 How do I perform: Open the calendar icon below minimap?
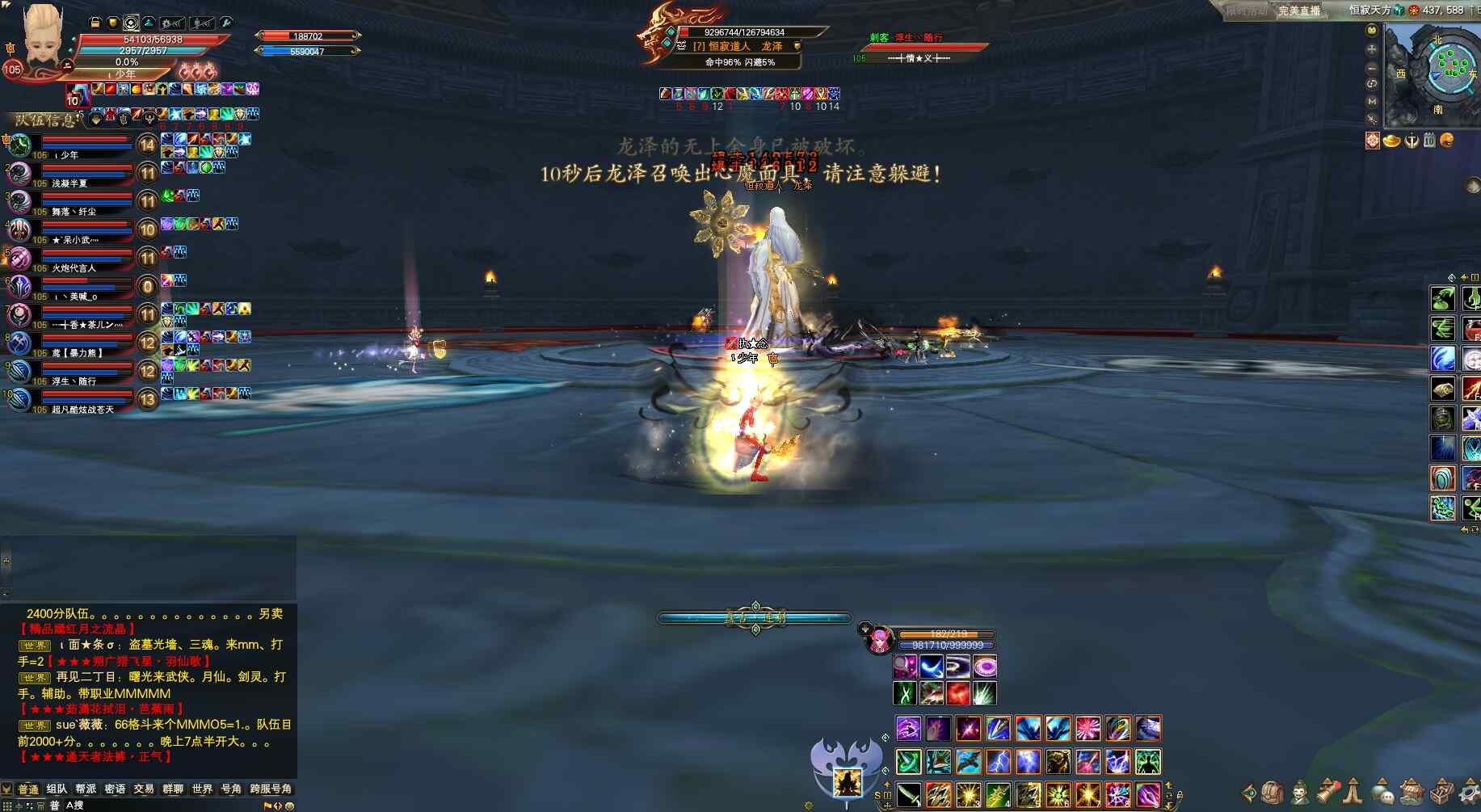1429,141
